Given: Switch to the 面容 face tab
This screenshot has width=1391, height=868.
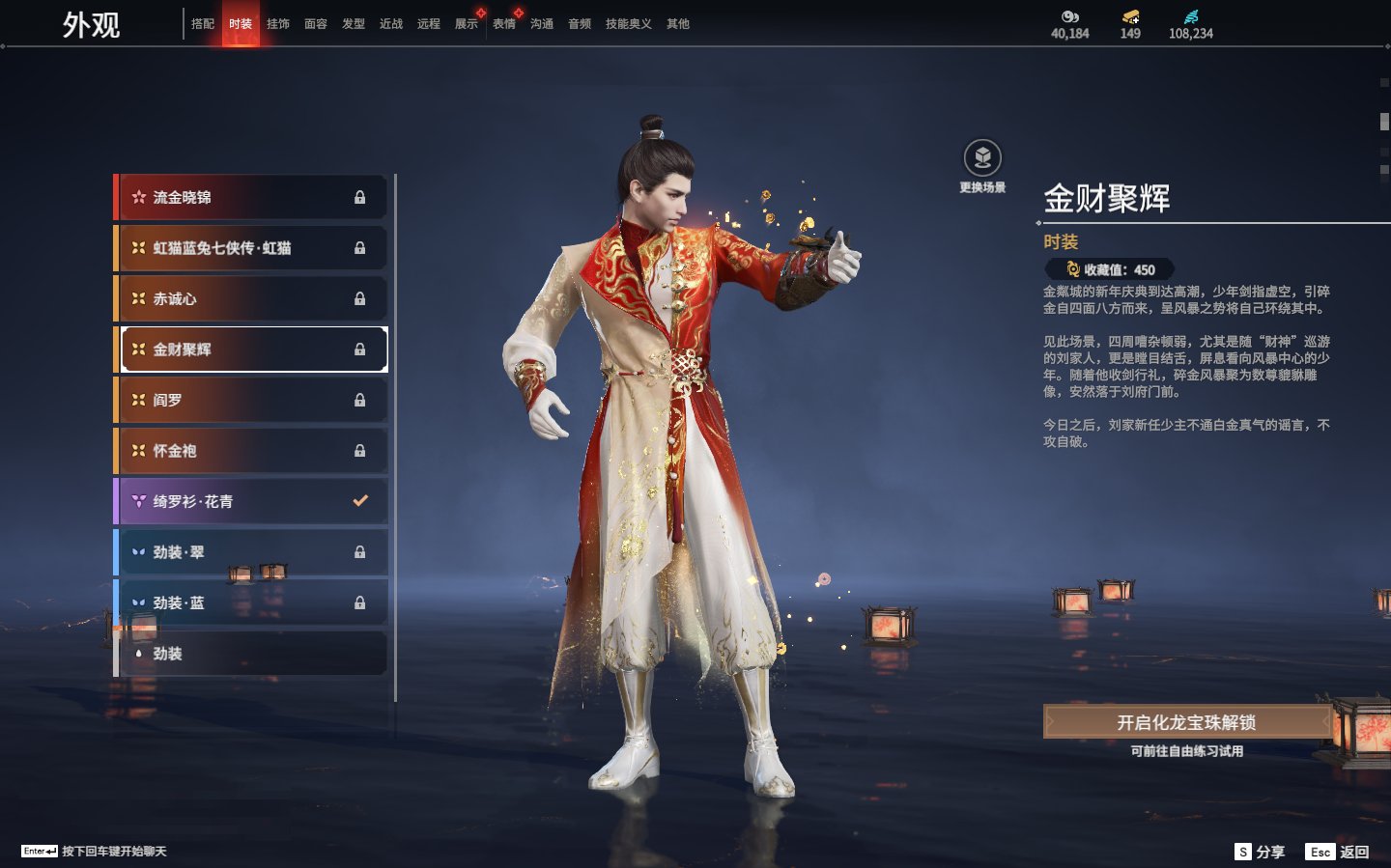Looking at the screenshot, I should point(316,24).
